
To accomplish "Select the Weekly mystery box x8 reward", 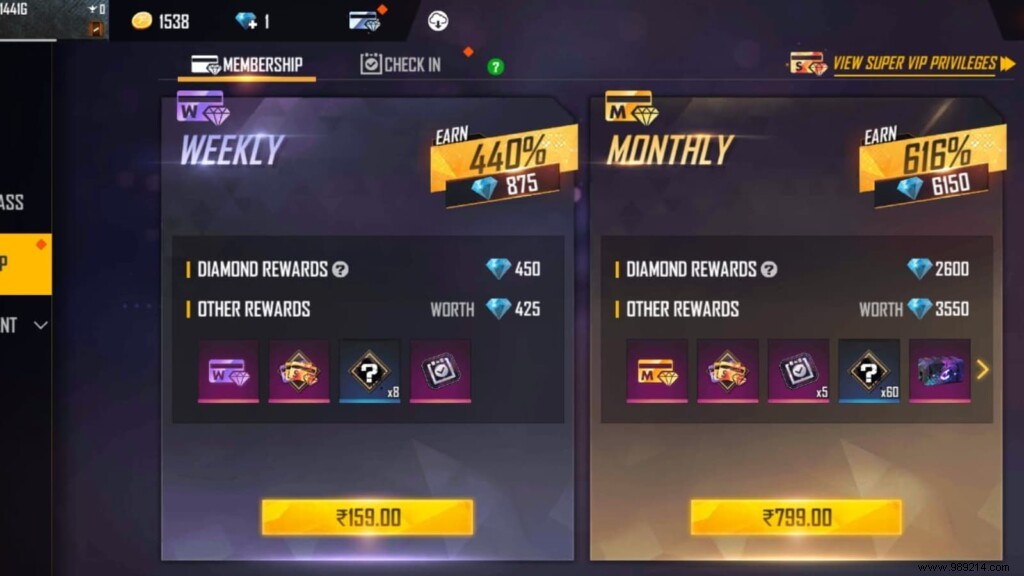I will point(370,371).
